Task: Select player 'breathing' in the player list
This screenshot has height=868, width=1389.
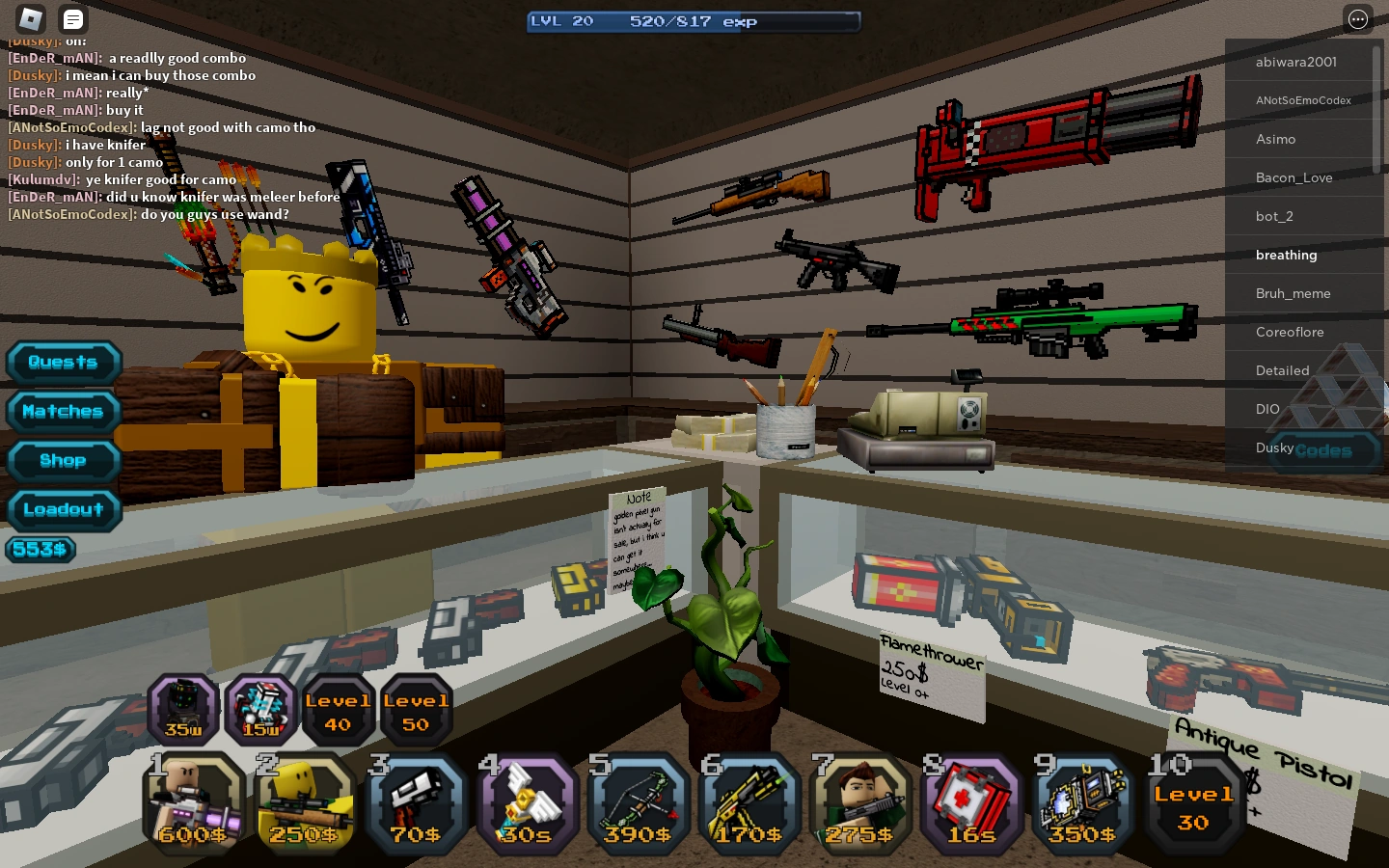Action: [x=1286, y=255]
